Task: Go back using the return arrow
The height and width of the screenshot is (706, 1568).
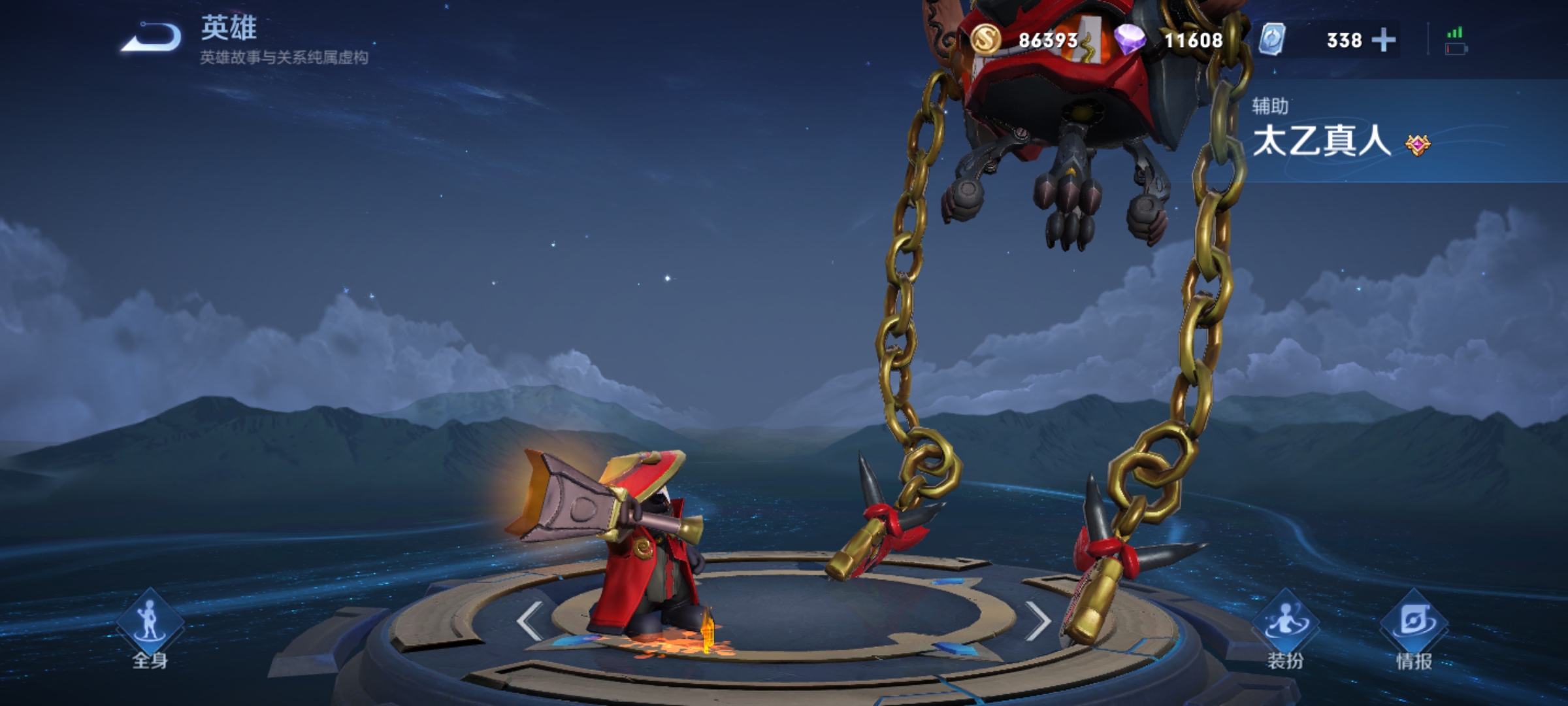Action: pos(152,38)
